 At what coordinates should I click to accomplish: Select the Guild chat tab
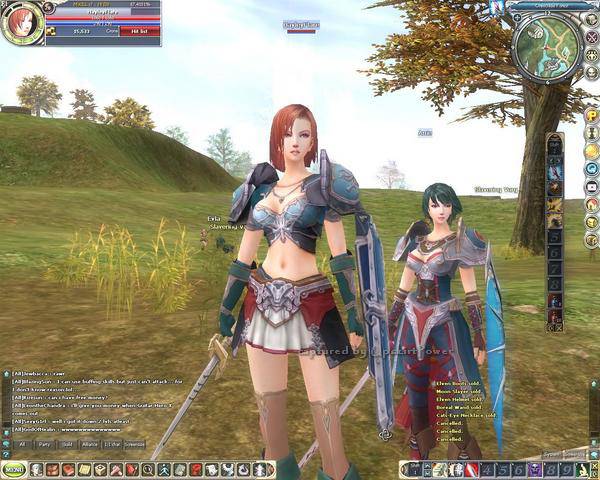coord(67,443)
